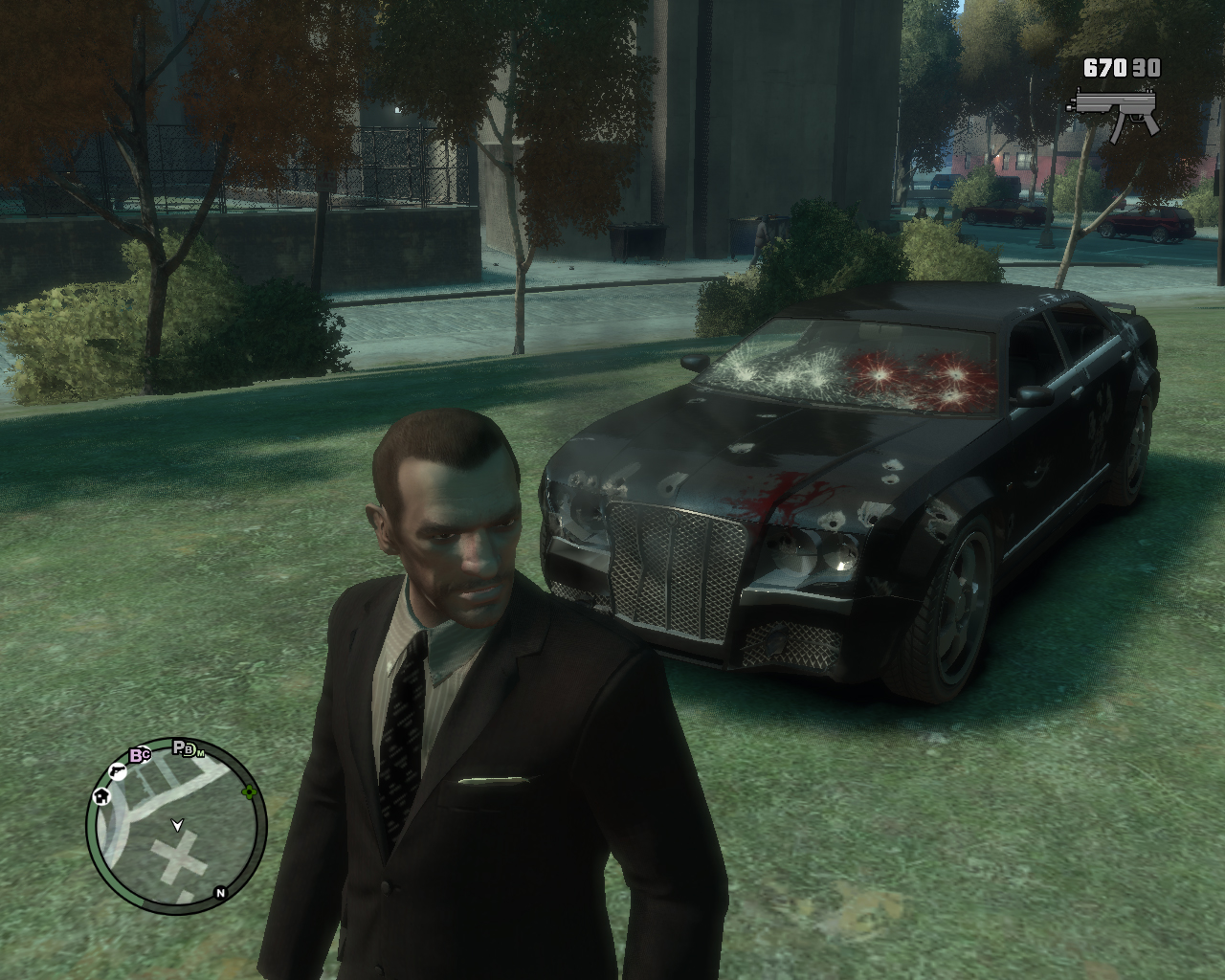Select the pistol gun shop blip
This screenshot has width=1225, height=980.
116,769
